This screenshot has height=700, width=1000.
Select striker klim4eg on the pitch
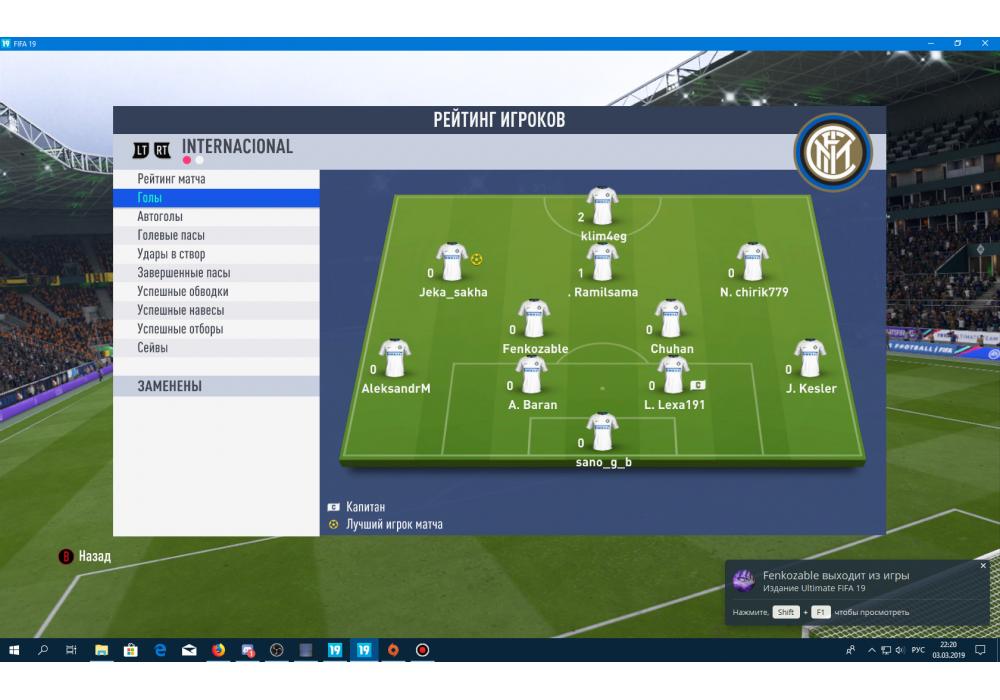602,206
